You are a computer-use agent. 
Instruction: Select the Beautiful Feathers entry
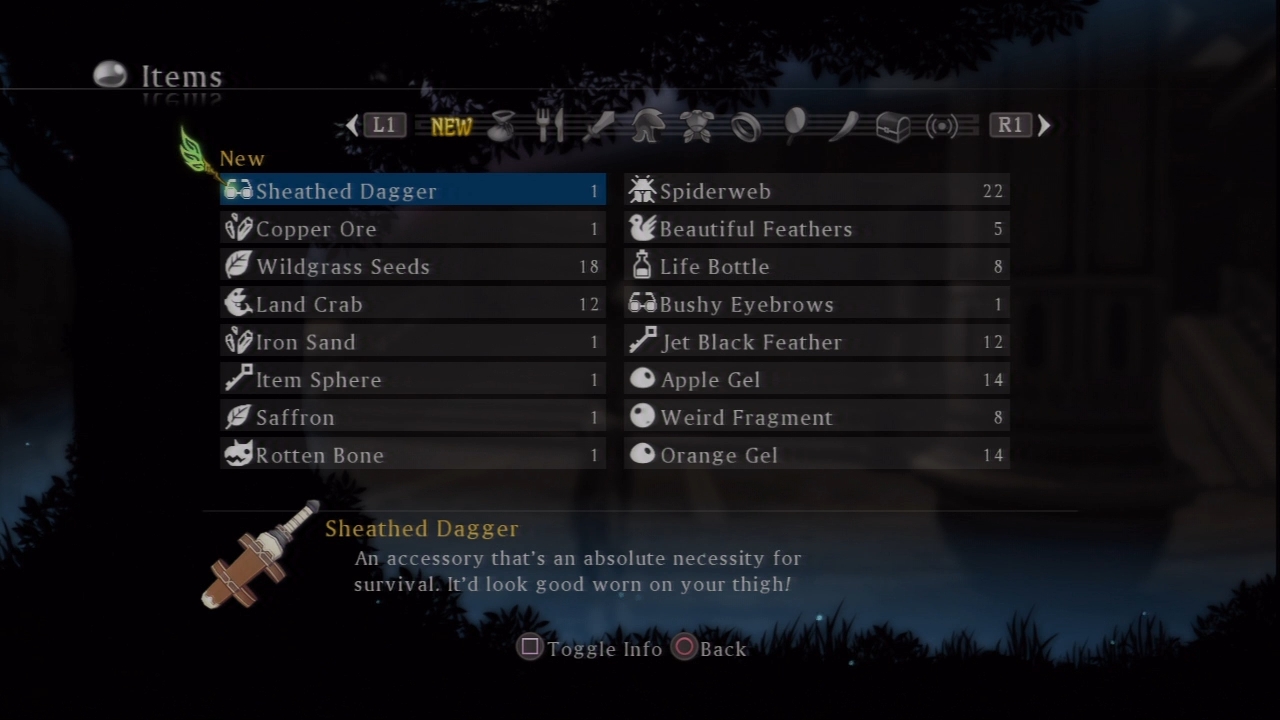816,229
